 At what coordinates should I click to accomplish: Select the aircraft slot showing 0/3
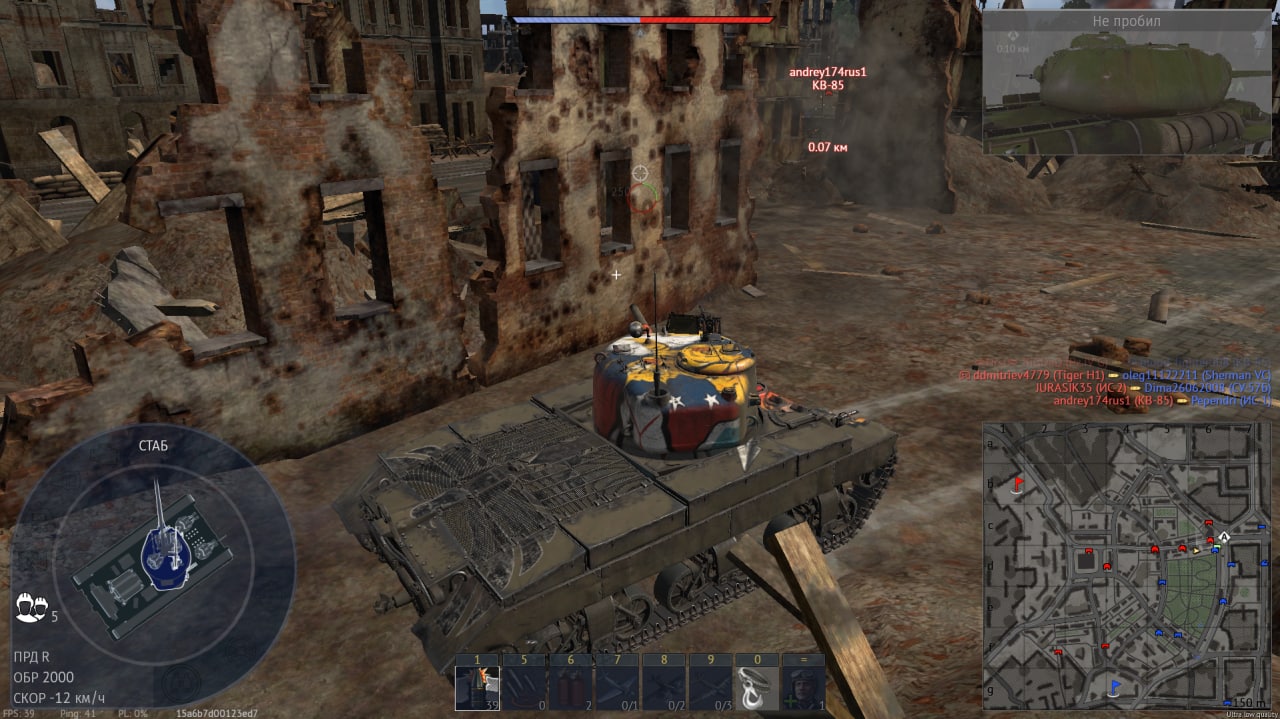point(710,687)
